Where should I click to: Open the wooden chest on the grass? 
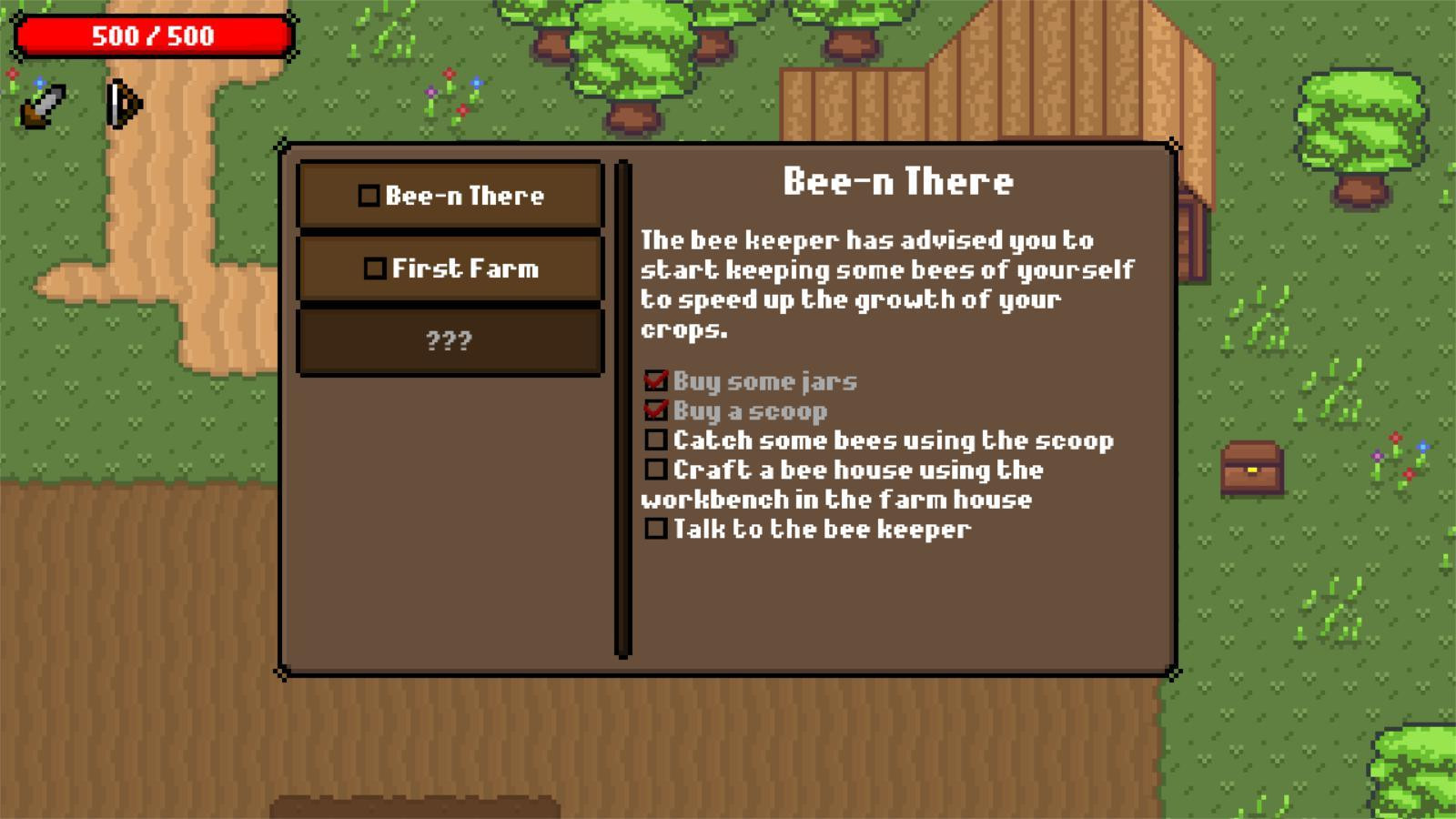coord(1253,469)
